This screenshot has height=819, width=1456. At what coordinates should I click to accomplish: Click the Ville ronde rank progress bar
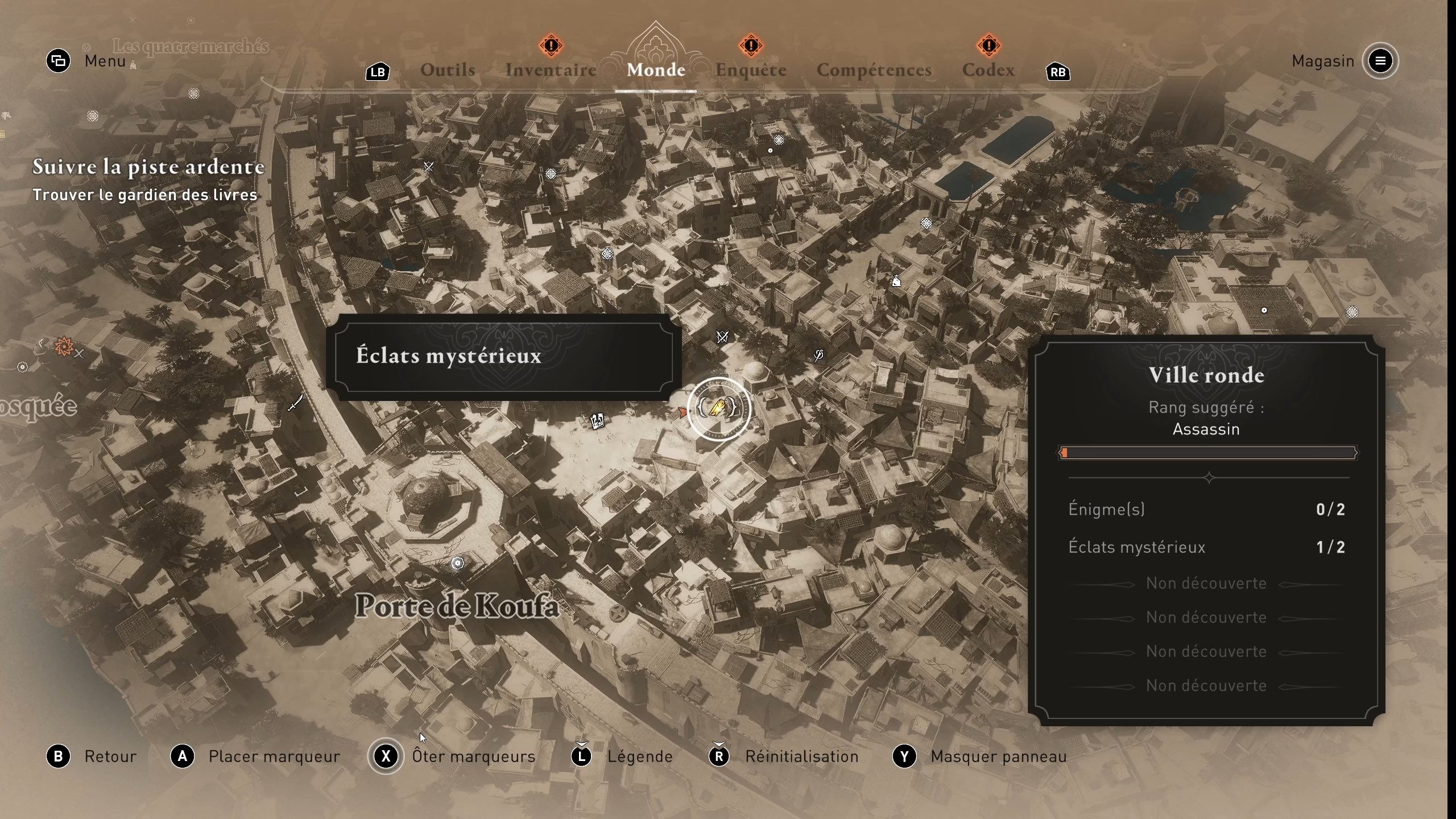(1207, 453)
